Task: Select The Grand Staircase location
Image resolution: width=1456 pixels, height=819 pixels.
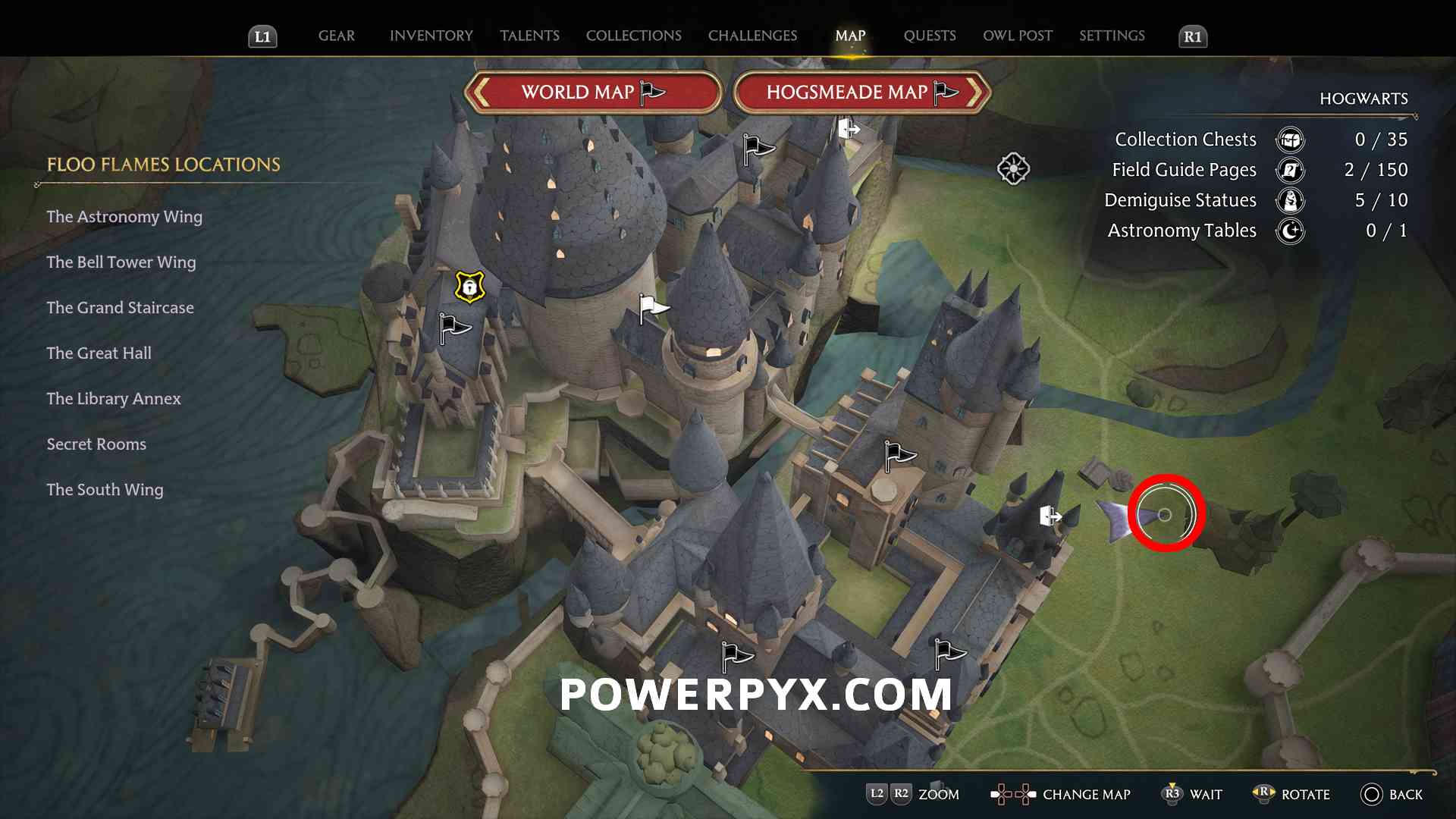Action: (120, 308)
